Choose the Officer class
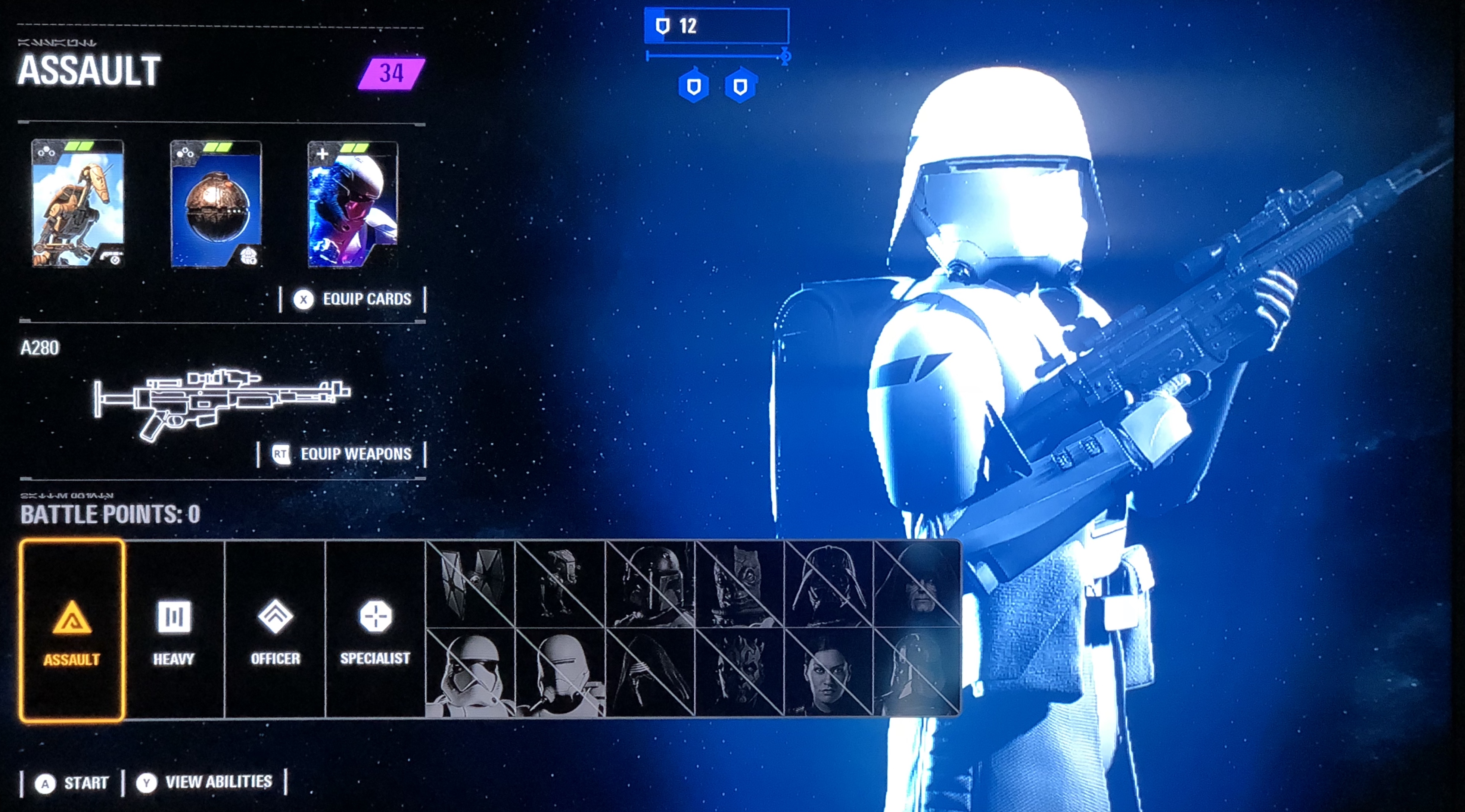This screenshot has width=1465, height=812. pos(275,630)
